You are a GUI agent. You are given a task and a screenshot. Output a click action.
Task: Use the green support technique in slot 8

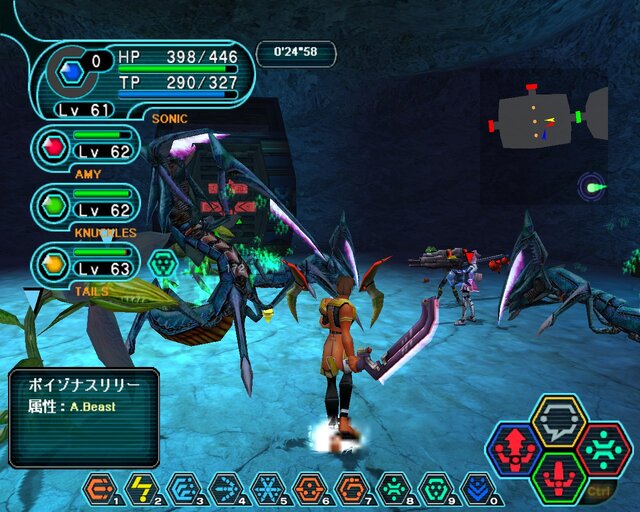point(393,488)
